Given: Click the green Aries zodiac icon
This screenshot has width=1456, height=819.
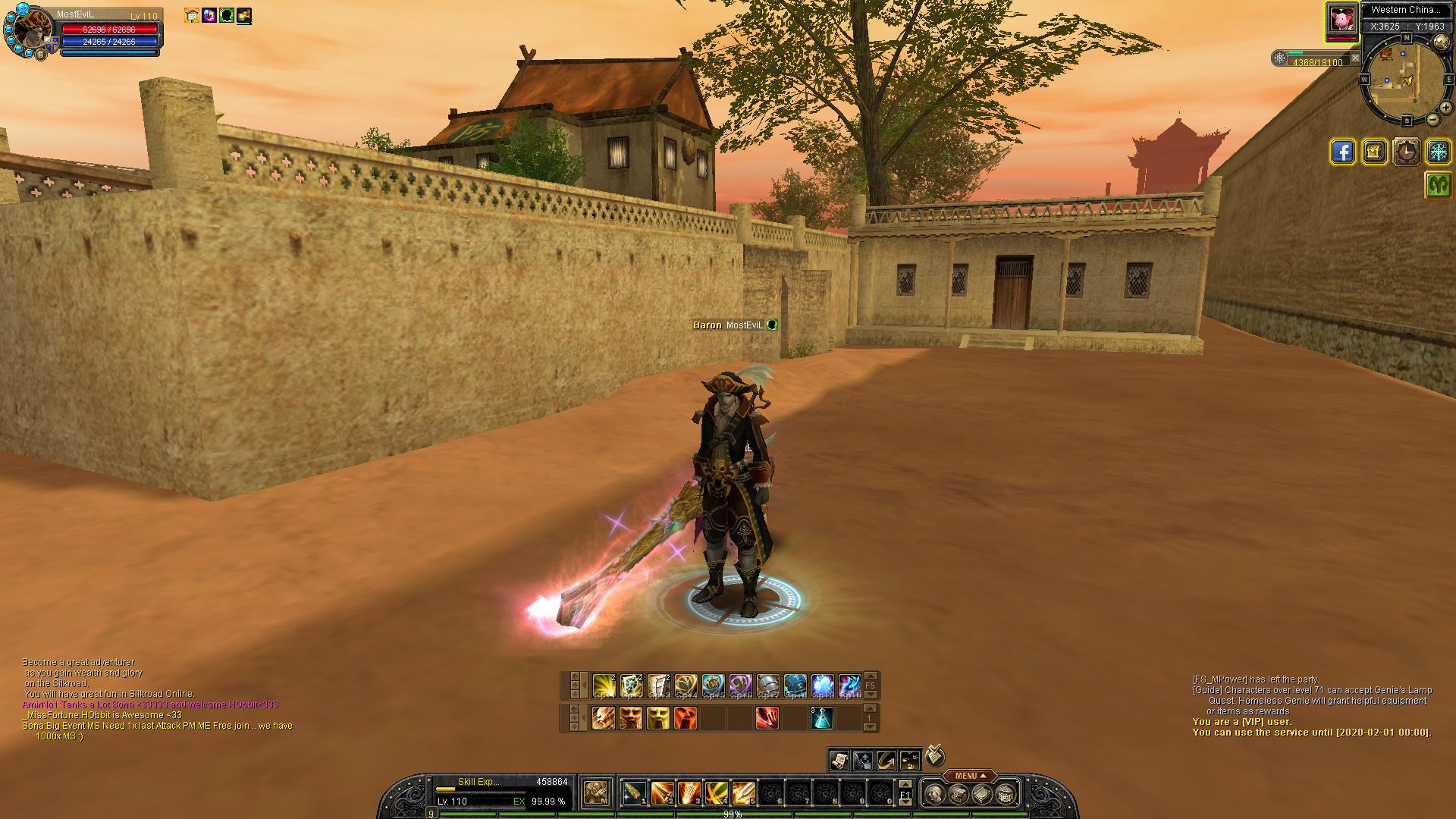Looking at the screenshot, I should coord(1438,184).
